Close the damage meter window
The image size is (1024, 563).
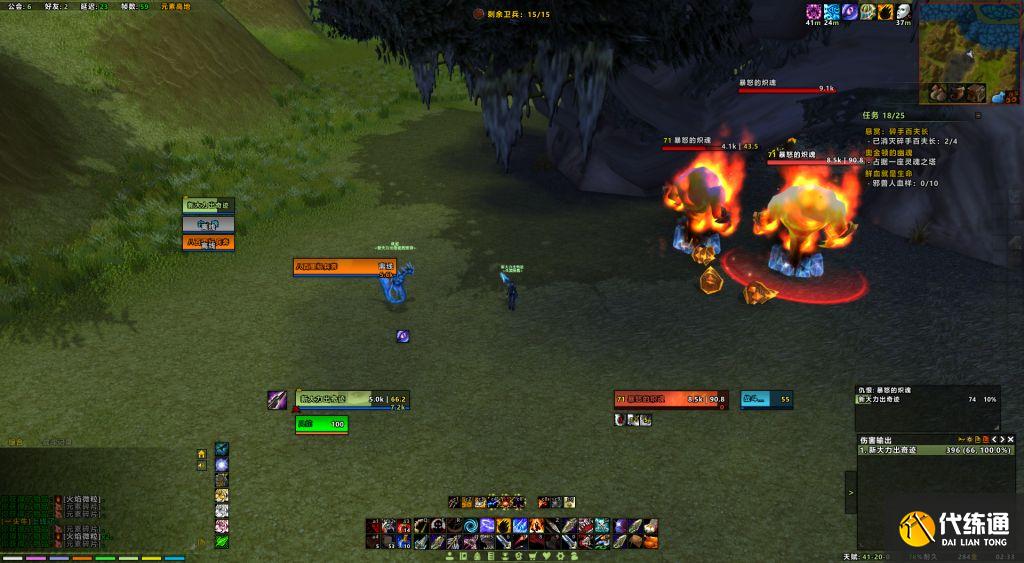pyautogui.click(x=1010, y=439)
